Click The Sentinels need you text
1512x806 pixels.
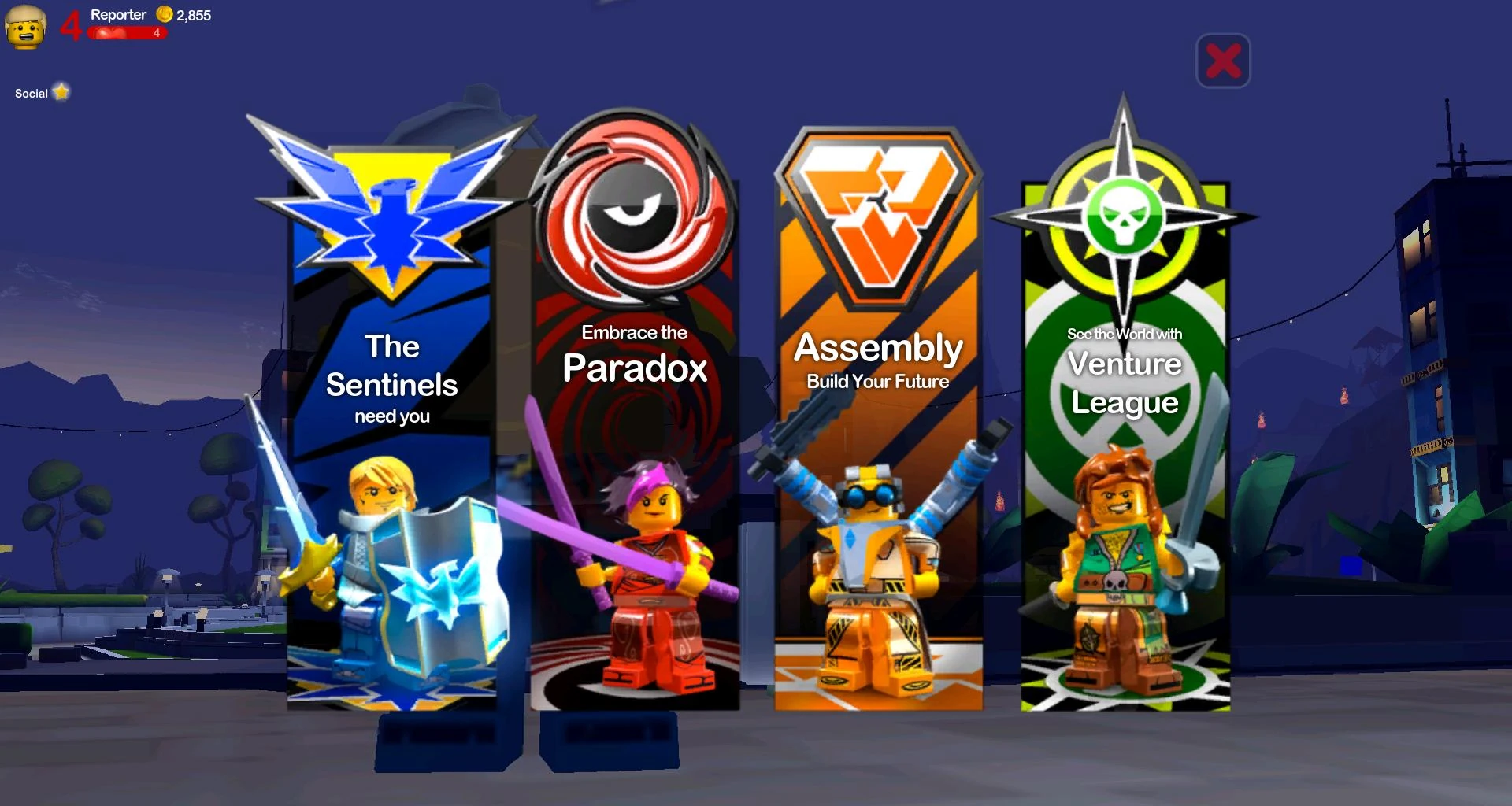[x=392, y=376]
